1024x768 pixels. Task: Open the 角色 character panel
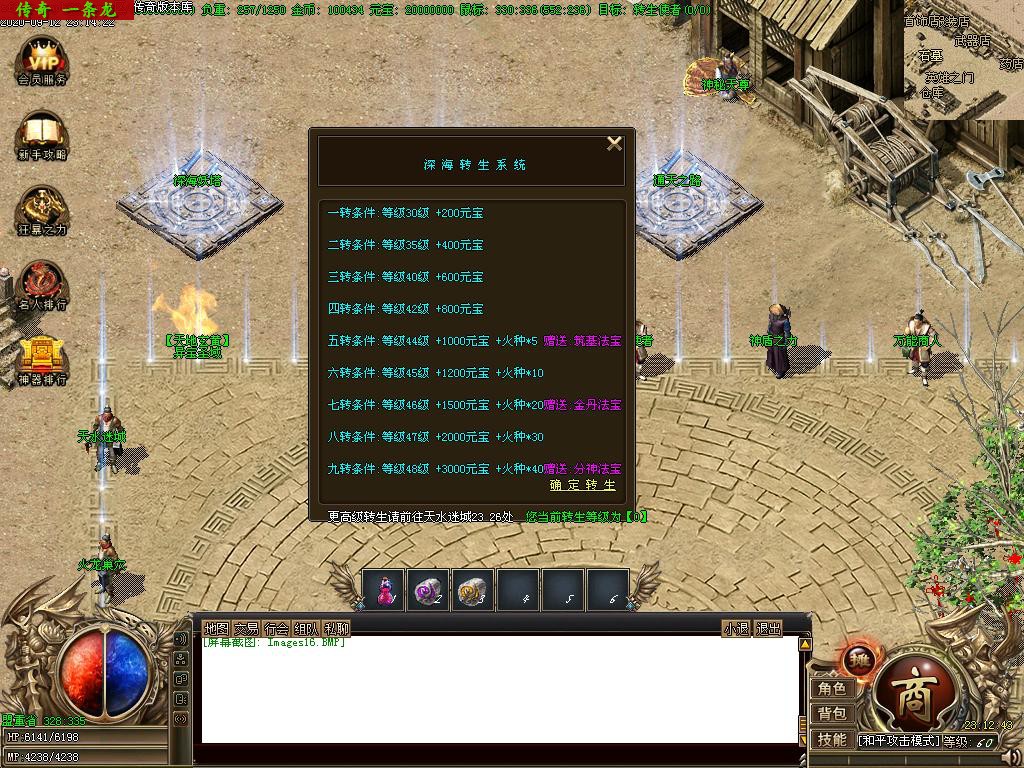[x=832, y=689]
